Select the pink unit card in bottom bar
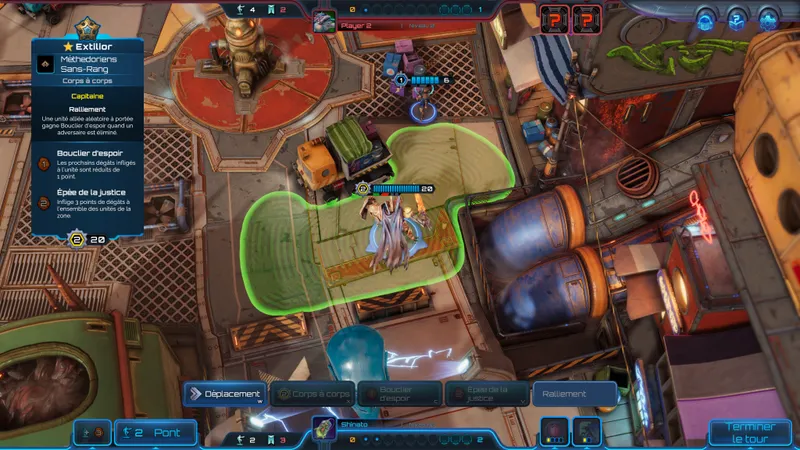Image resolution: width=800 pixels, height=450 pixels. (x=555, y=431)
